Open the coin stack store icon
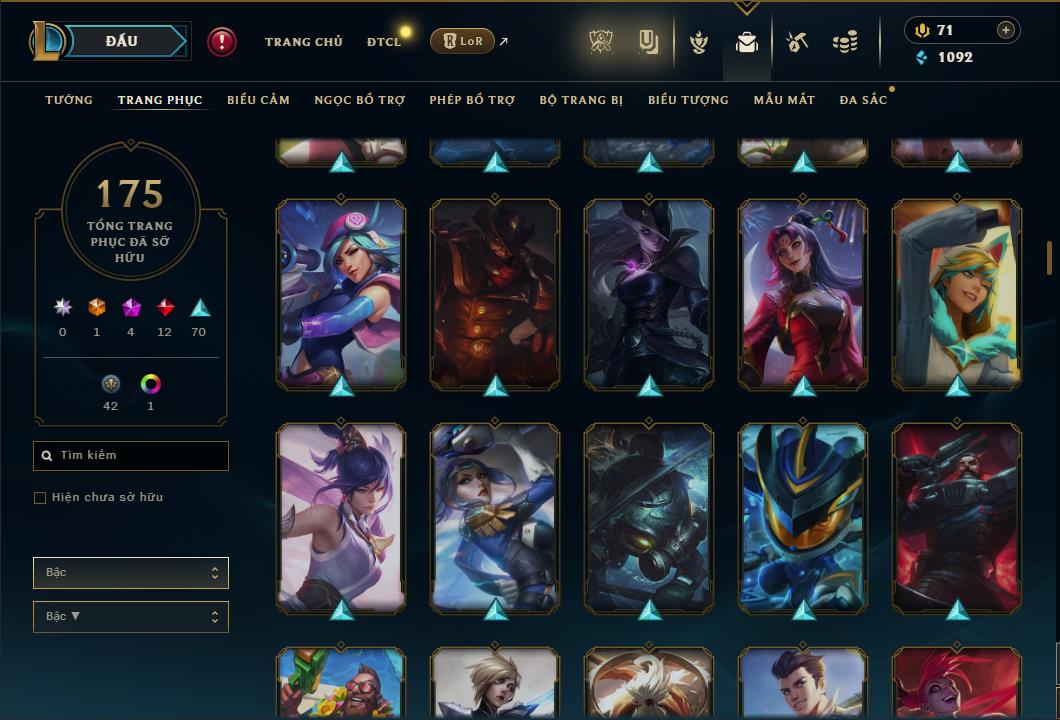The width and height of the screenshot is (1060, 720). click(845, 42)
